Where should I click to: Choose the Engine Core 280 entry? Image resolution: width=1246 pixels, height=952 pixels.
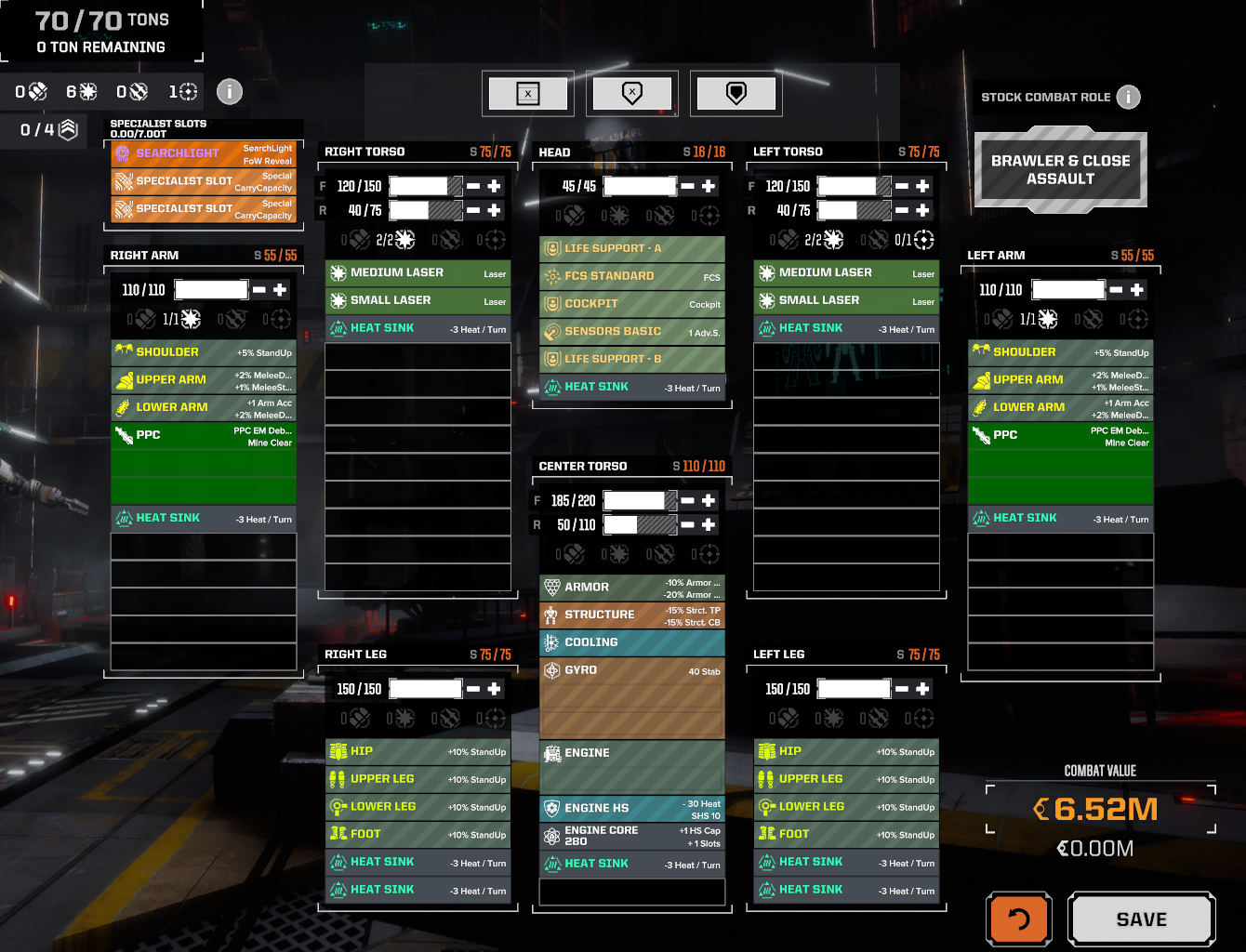(631, 836)
